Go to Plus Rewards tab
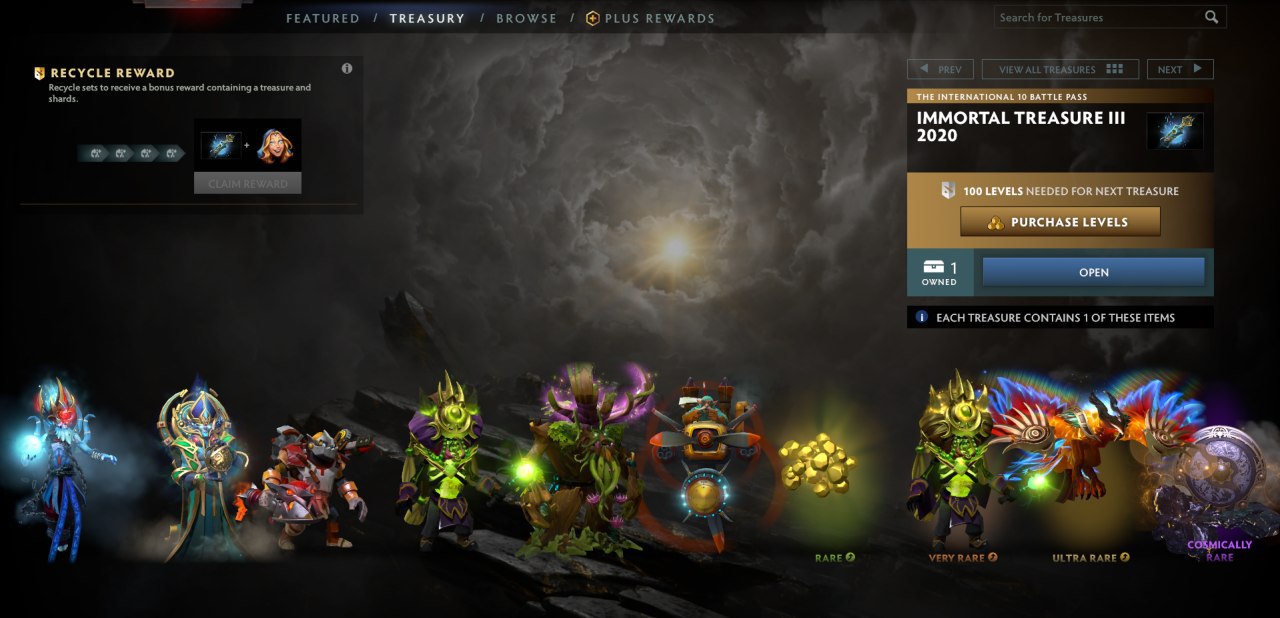Viewport: 1280px width, 618px height. pyautogui.click(x=650, y=18)
